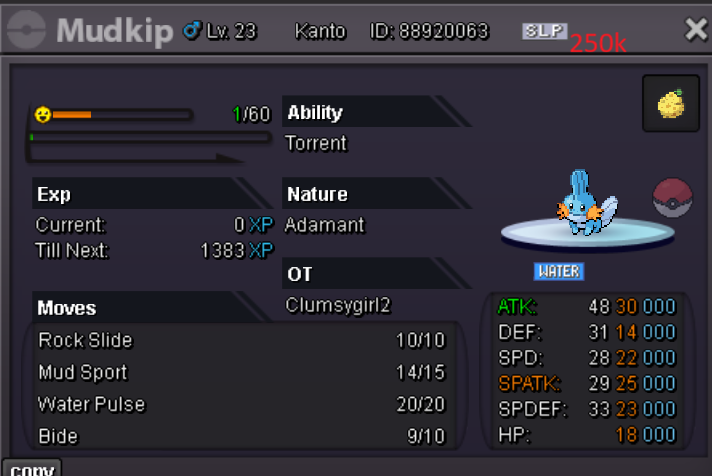
Task: Click the Poké Ball icon beside Mudkip
Action: tap(672, 198)
